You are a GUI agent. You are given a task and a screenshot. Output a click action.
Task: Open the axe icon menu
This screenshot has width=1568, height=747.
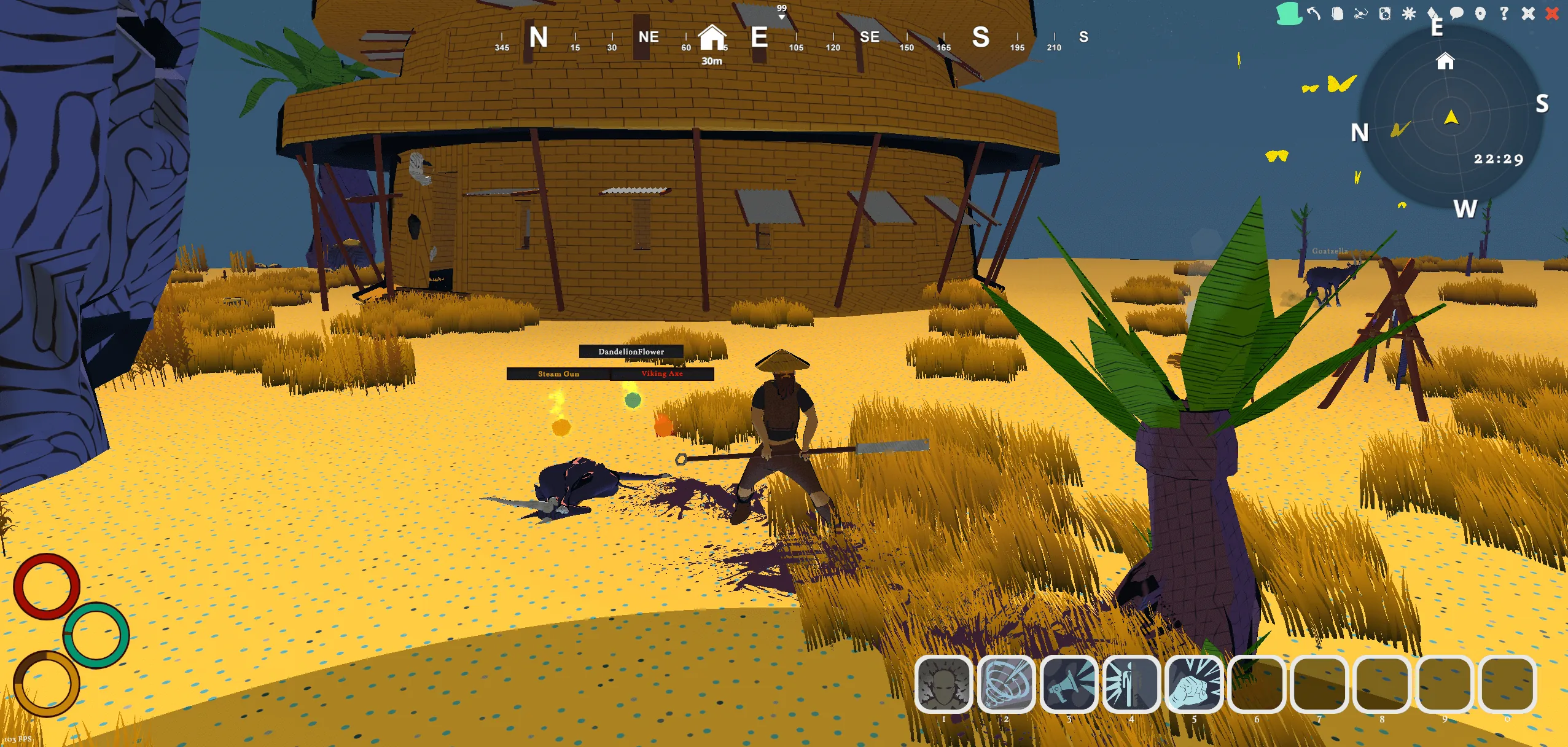click(x=1313, y=14)
